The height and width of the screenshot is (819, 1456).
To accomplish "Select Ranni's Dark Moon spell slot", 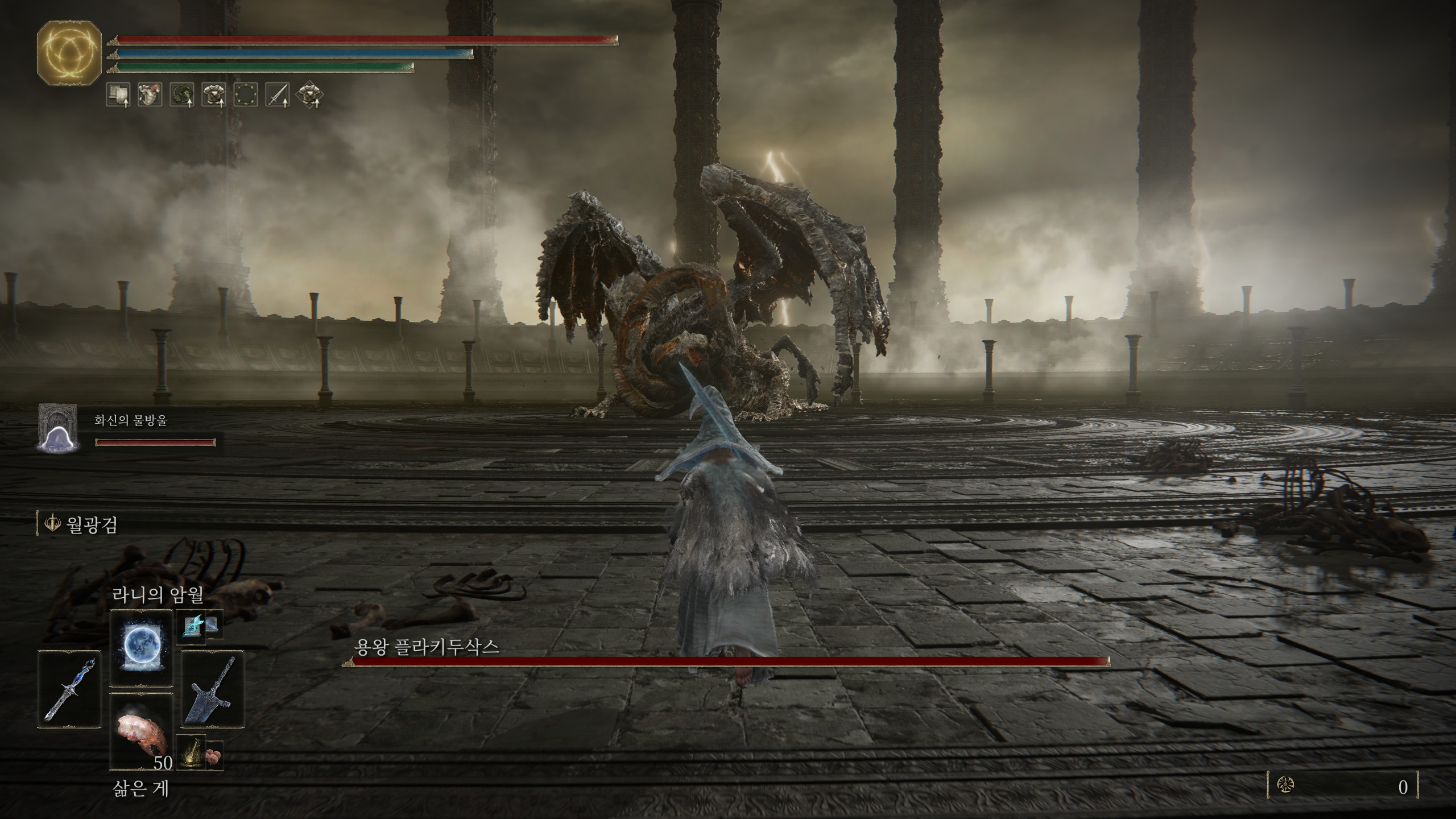I will click(x=141, y=648).
